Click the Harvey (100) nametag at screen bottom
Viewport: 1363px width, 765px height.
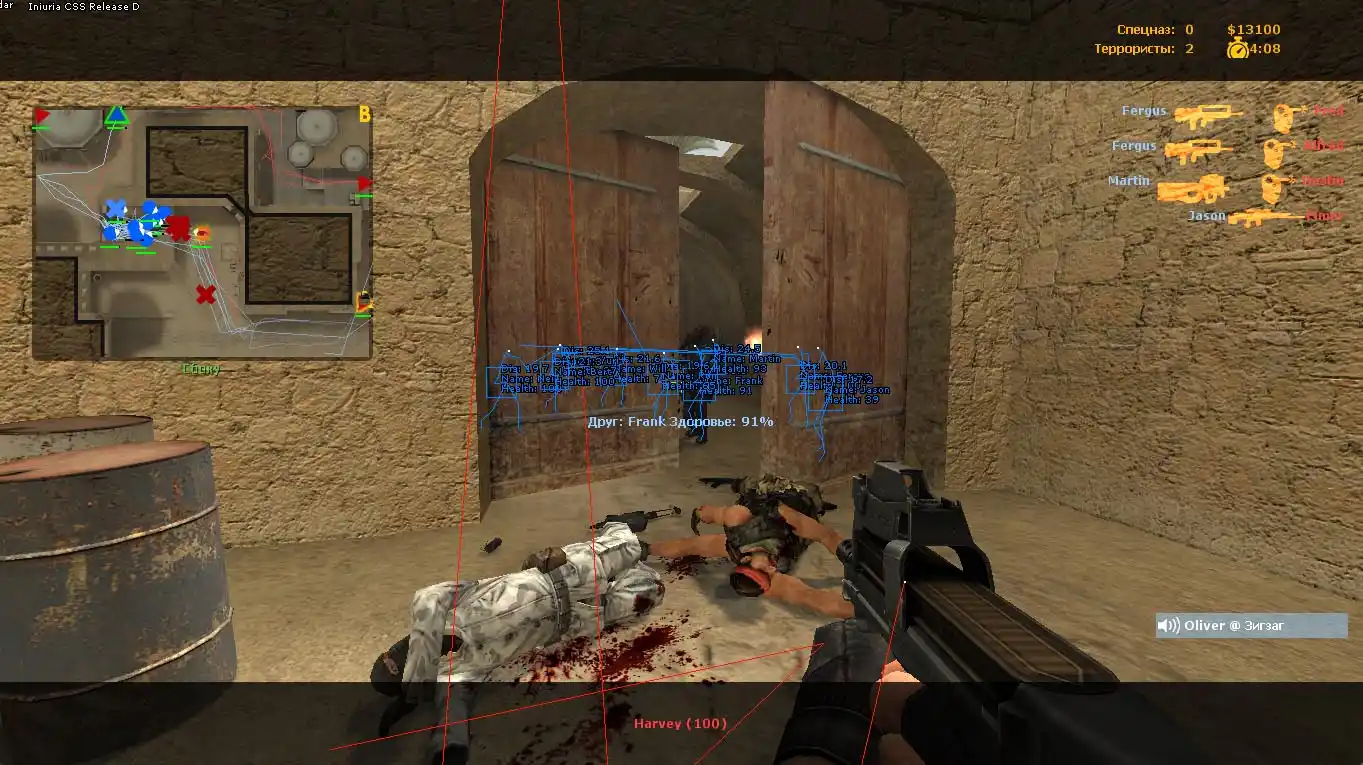click(680, 722)
